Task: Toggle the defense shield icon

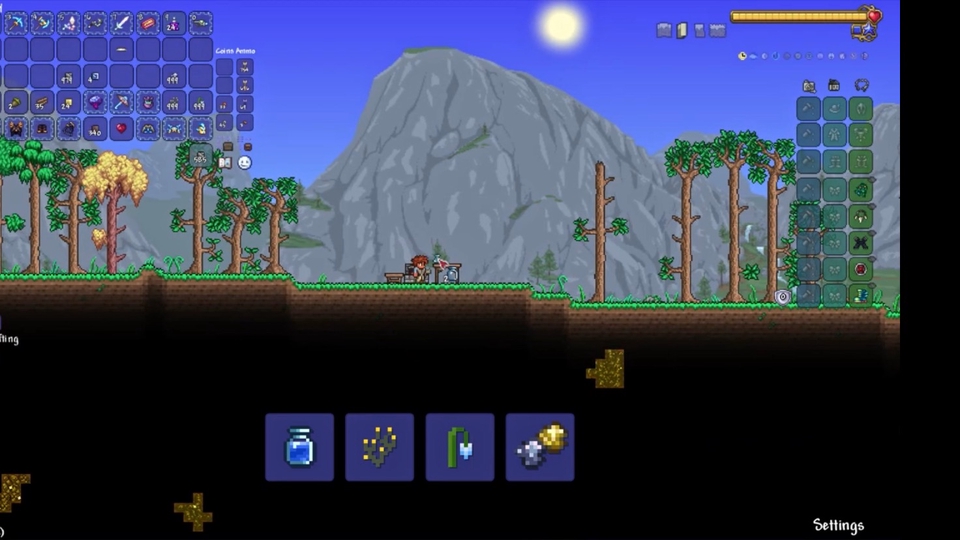Action: click(x=783, y=297)
